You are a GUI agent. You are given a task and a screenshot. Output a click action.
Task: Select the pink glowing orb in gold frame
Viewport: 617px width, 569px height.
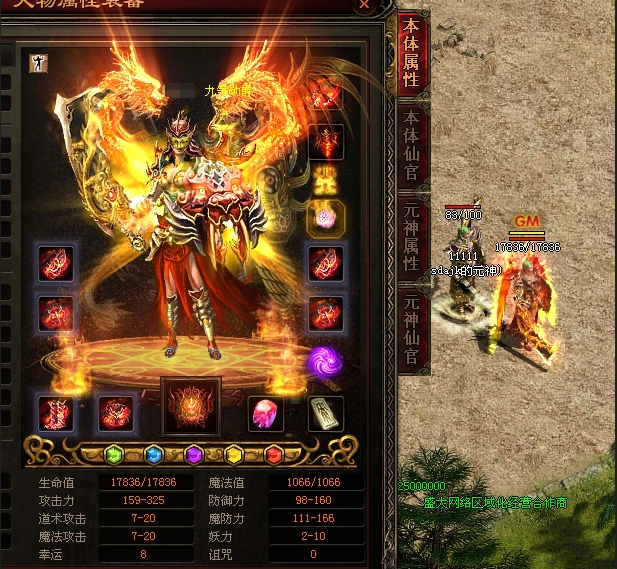[325, 217]
